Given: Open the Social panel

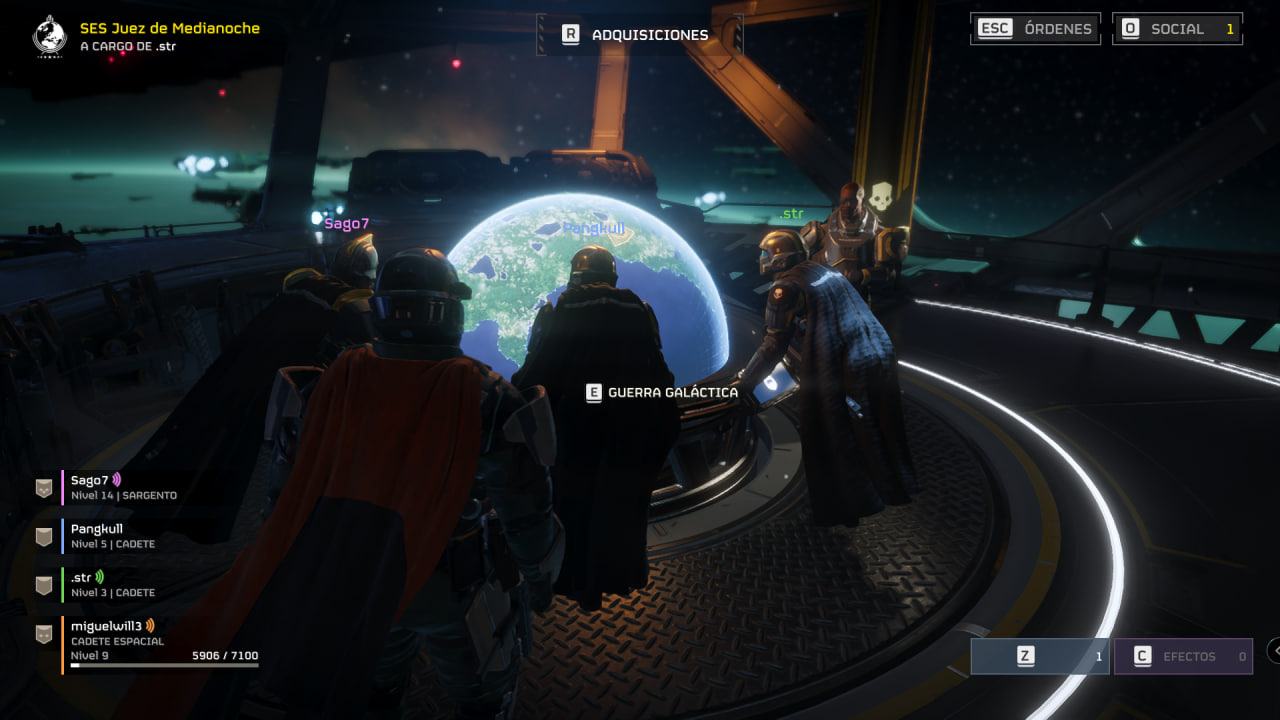Looking at the screenshot, I should pos(1177,29).
